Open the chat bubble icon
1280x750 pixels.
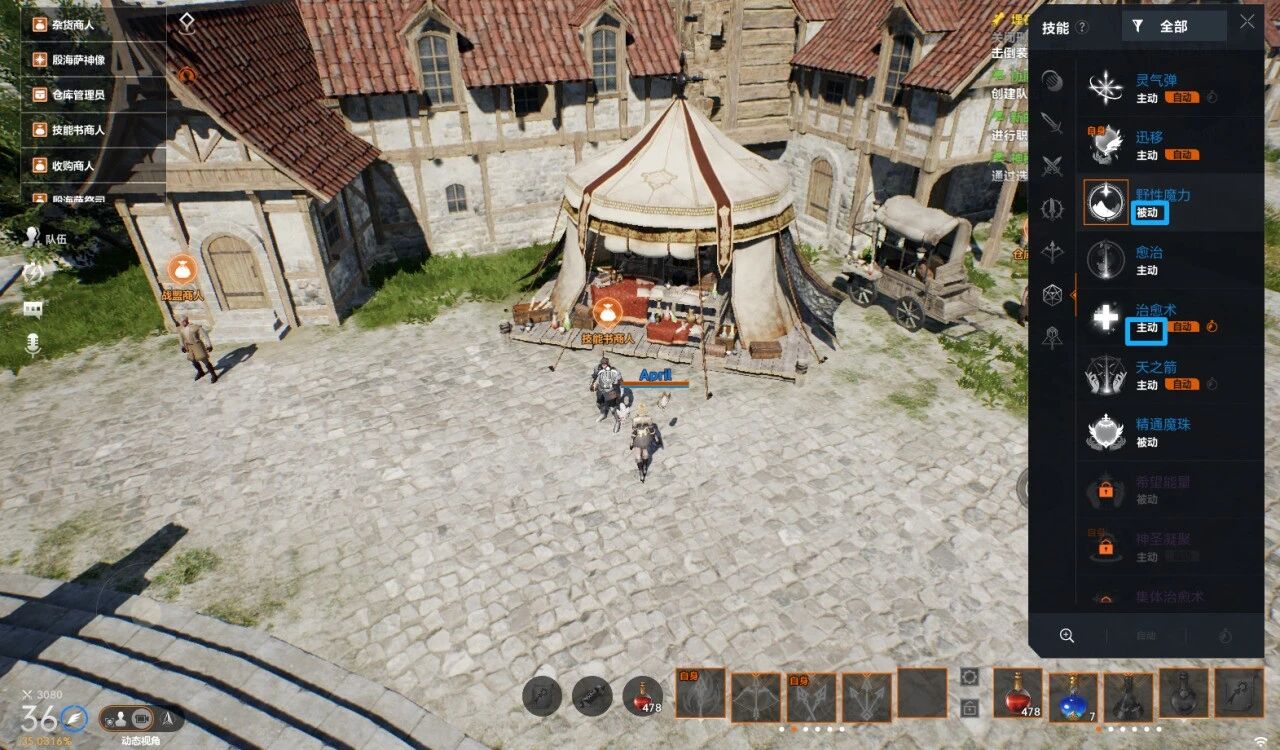tap(33, 308)
